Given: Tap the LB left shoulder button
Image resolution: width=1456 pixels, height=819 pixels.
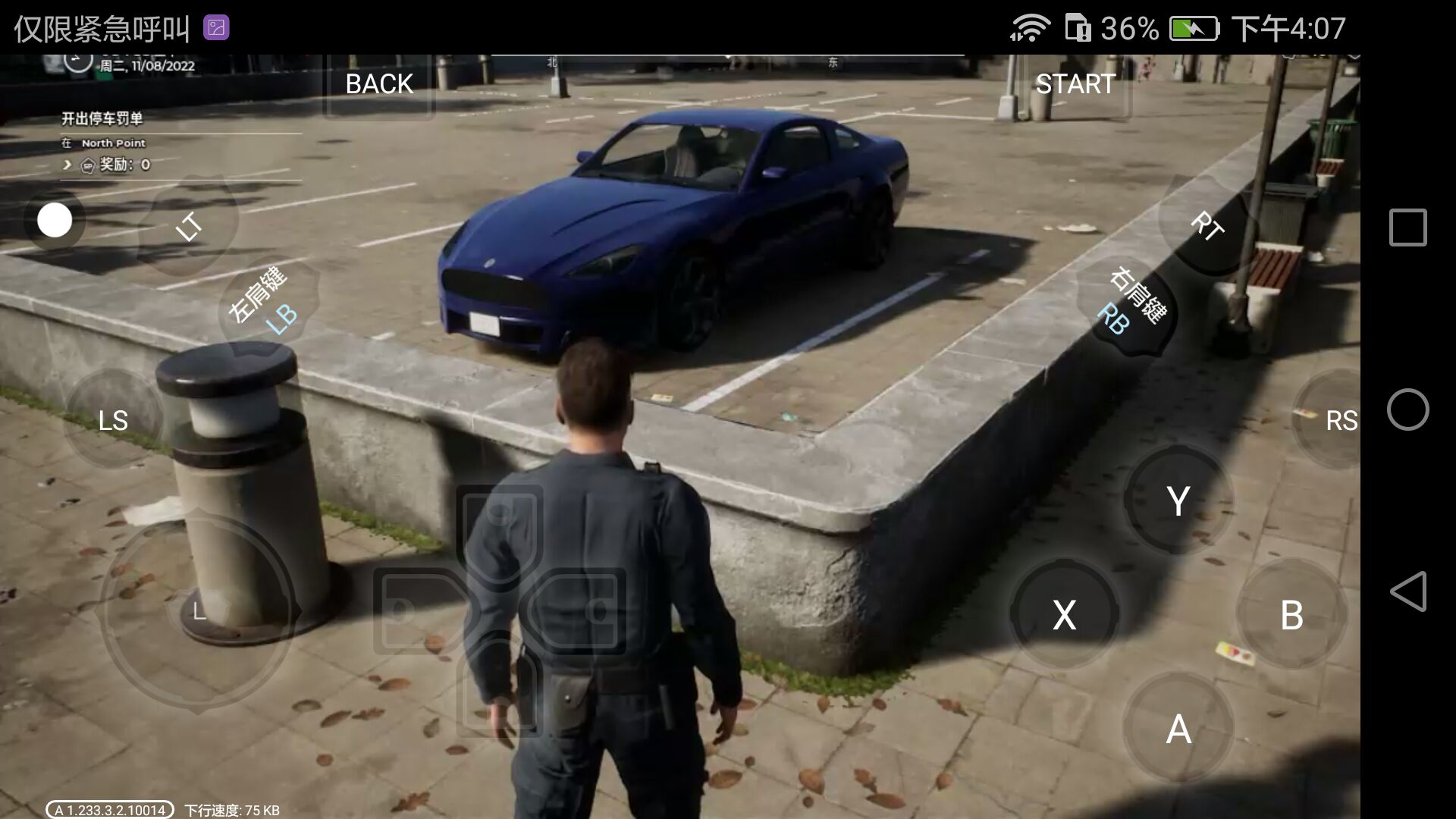Looking at the screenshot, I should coord(267,304).
